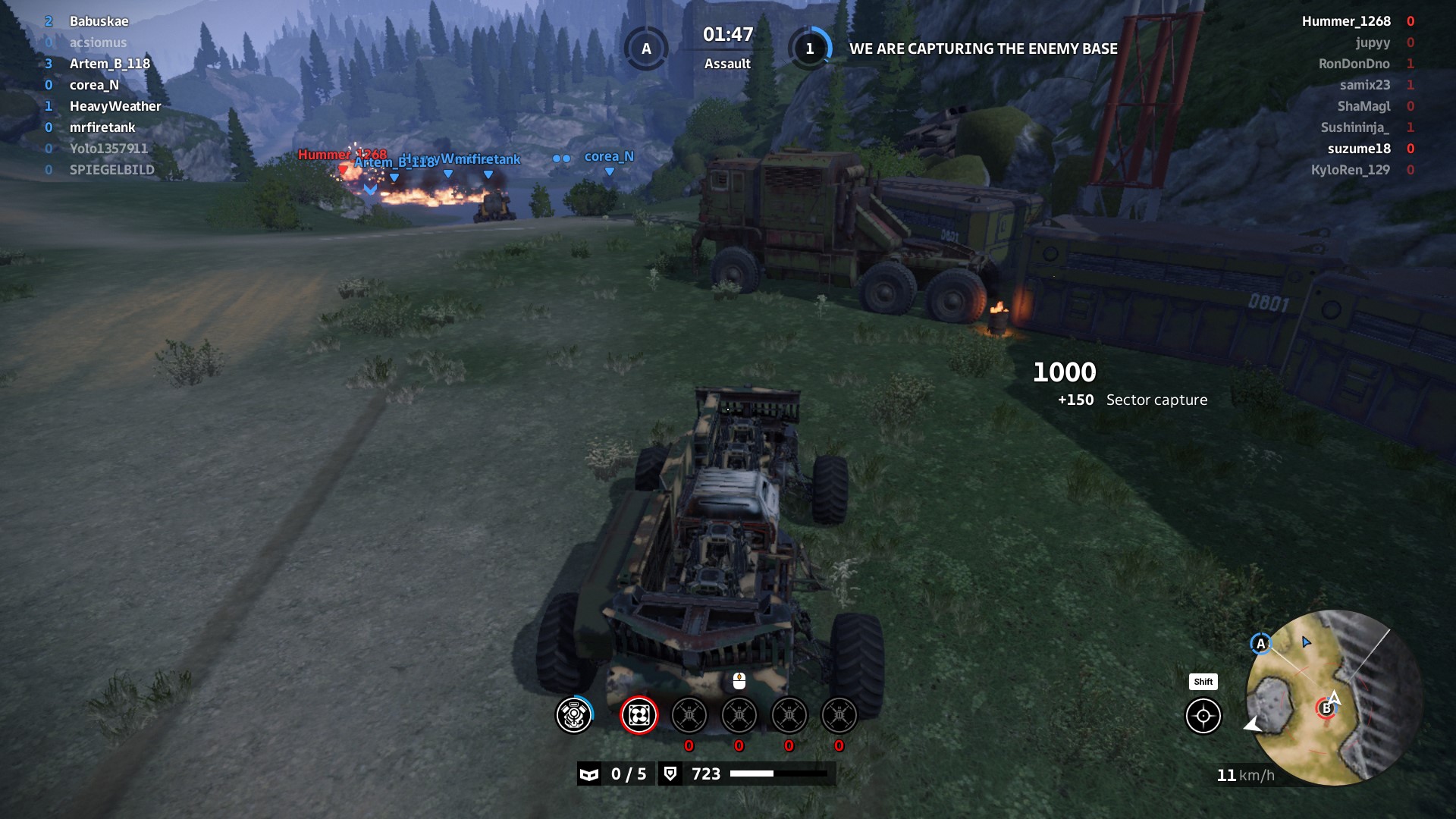Click KyloRen_129 in the enemy roster
This screenshot has width=1456, height=819.
pyautogui.click(x=1351, y=170)
